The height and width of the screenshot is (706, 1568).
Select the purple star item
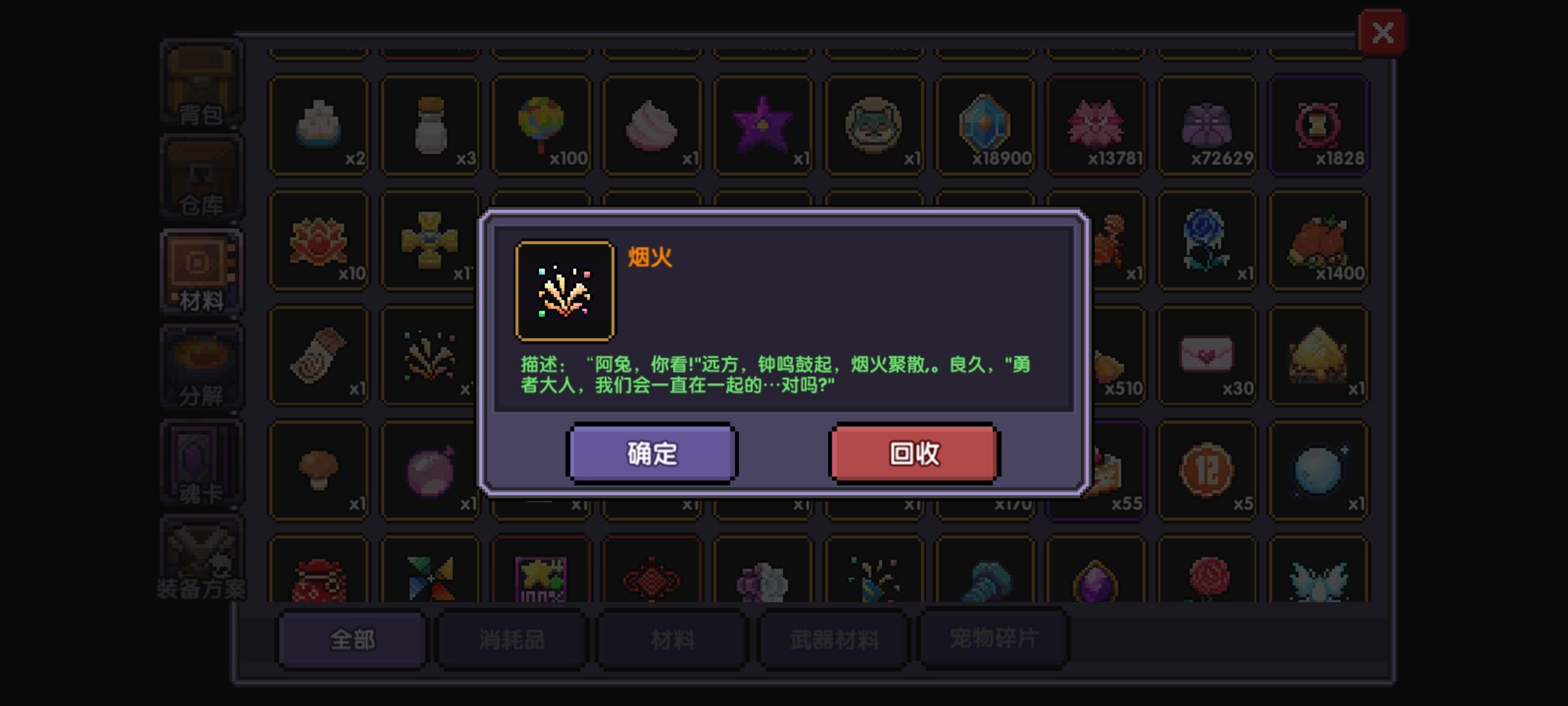point(762,124)
